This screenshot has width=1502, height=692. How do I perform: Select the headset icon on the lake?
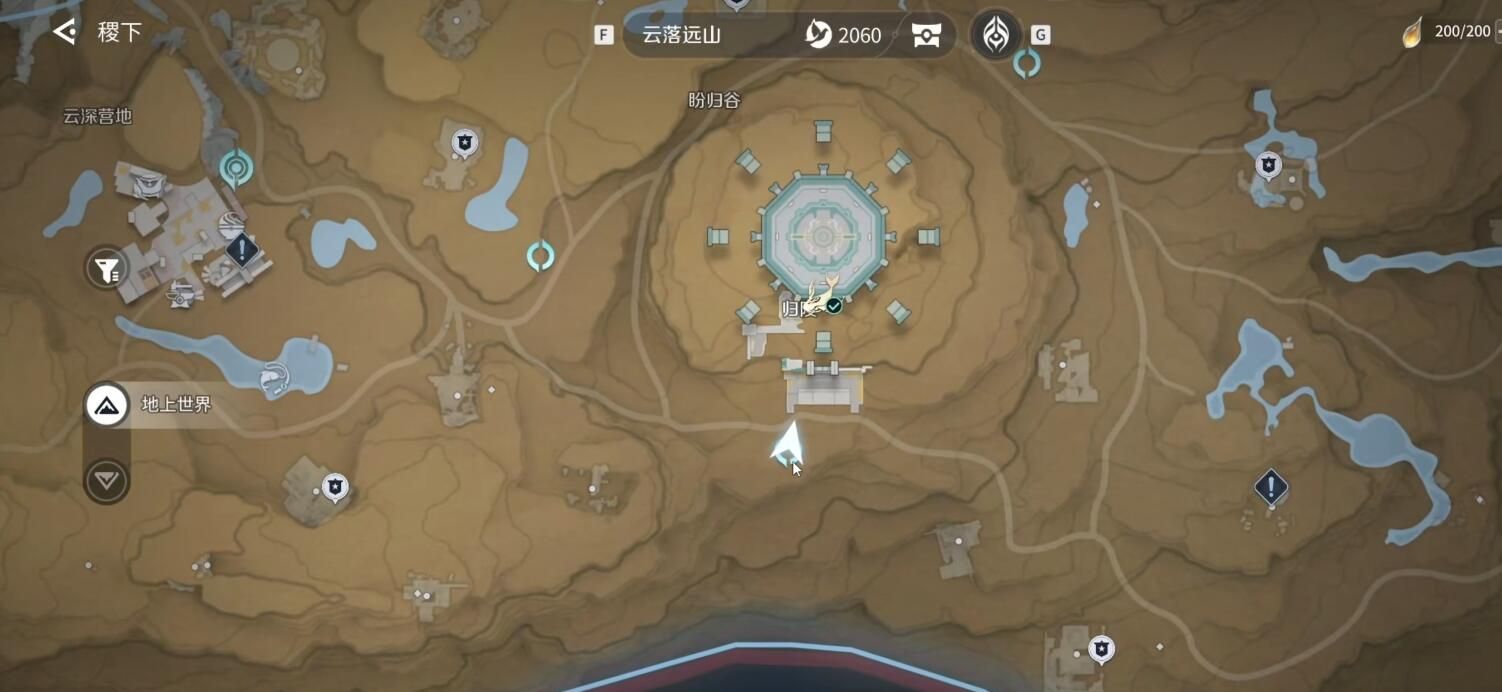point(271,378)
